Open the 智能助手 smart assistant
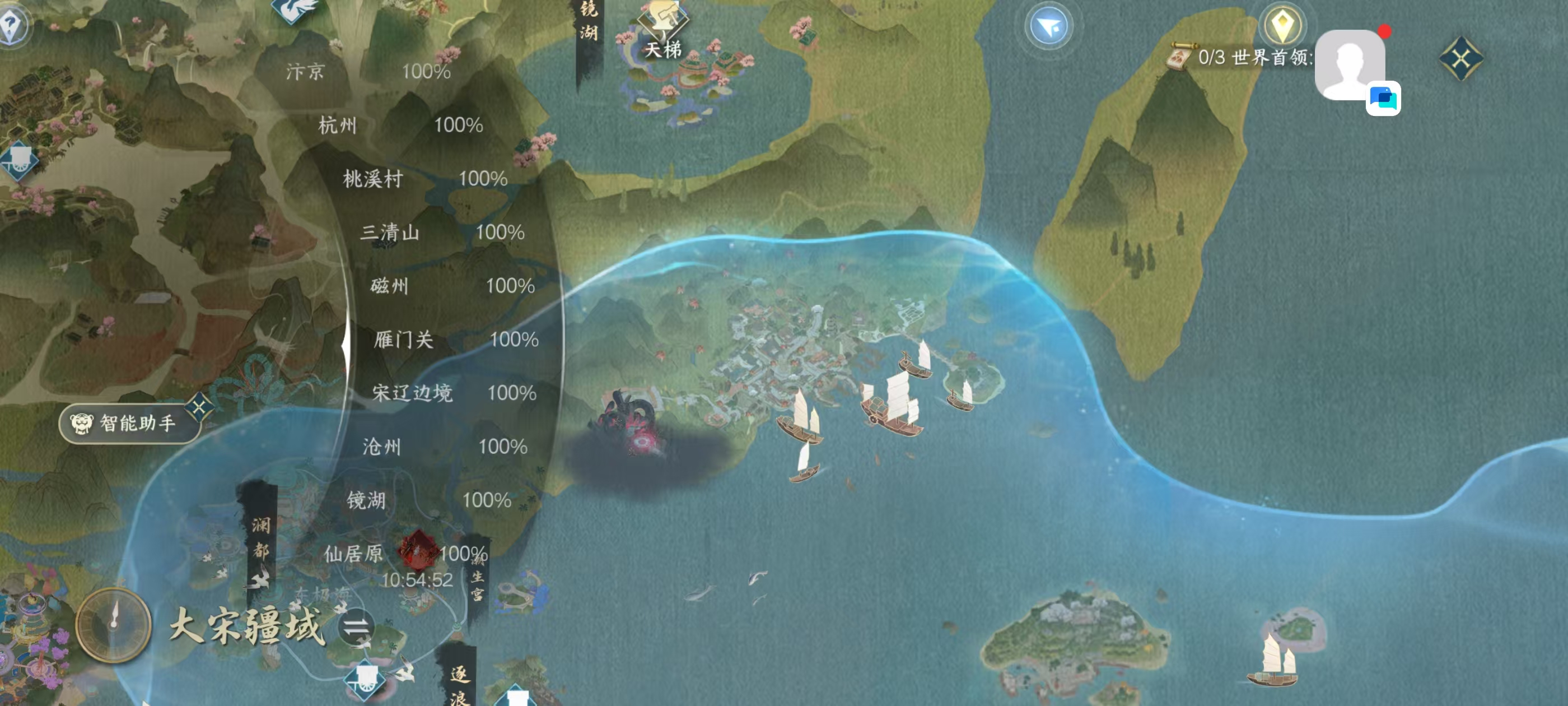Viewport: 1568px width, 706px height. [x=129, y=422]
